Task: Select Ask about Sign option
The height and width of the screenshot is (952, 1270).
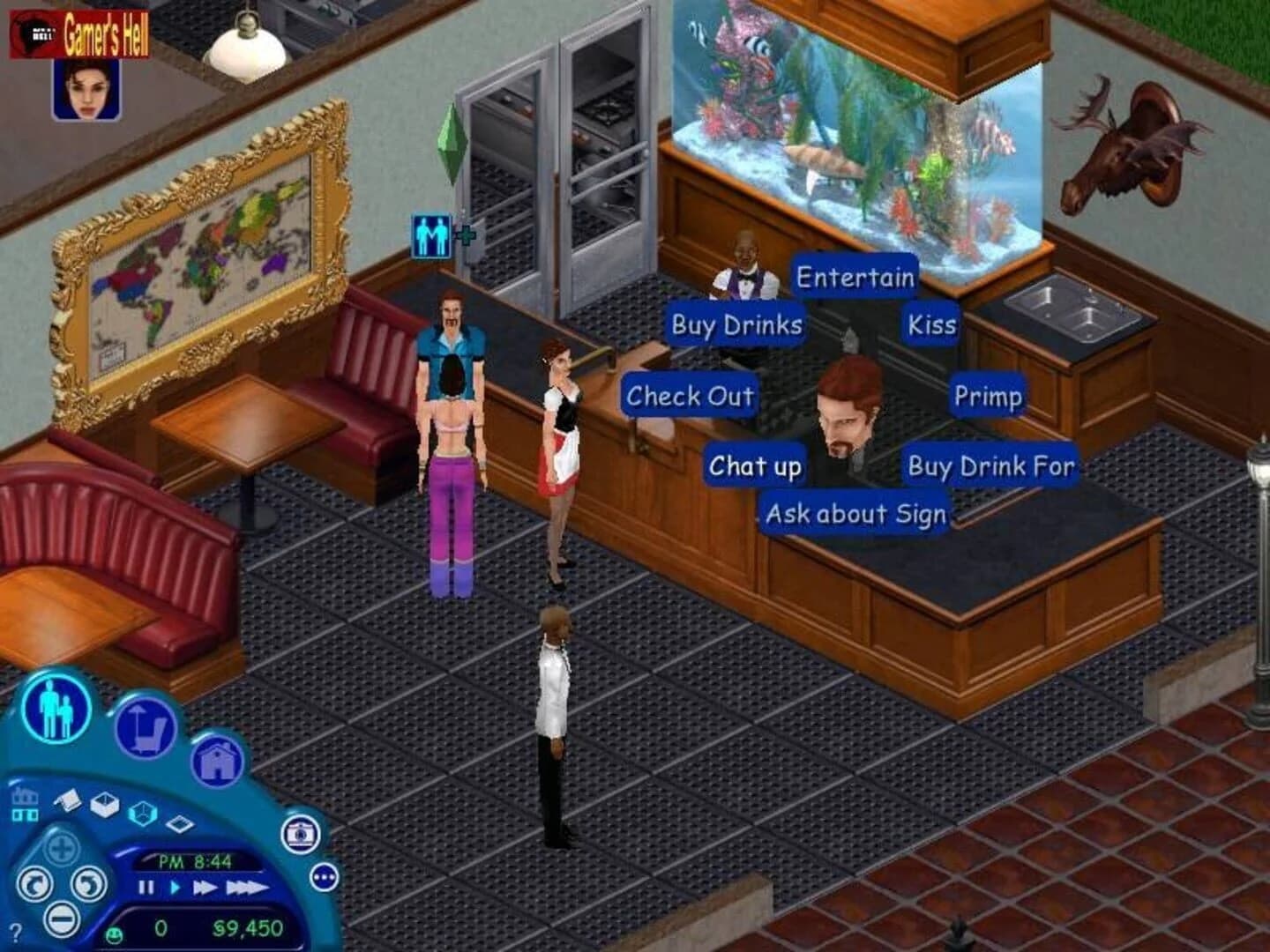Action: click(856, 512)
